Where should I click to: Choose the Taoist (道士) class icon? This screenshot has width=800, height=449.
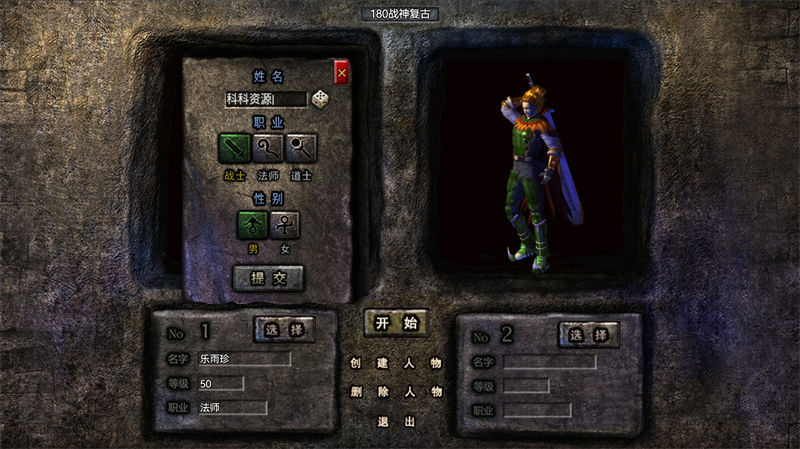301,149
